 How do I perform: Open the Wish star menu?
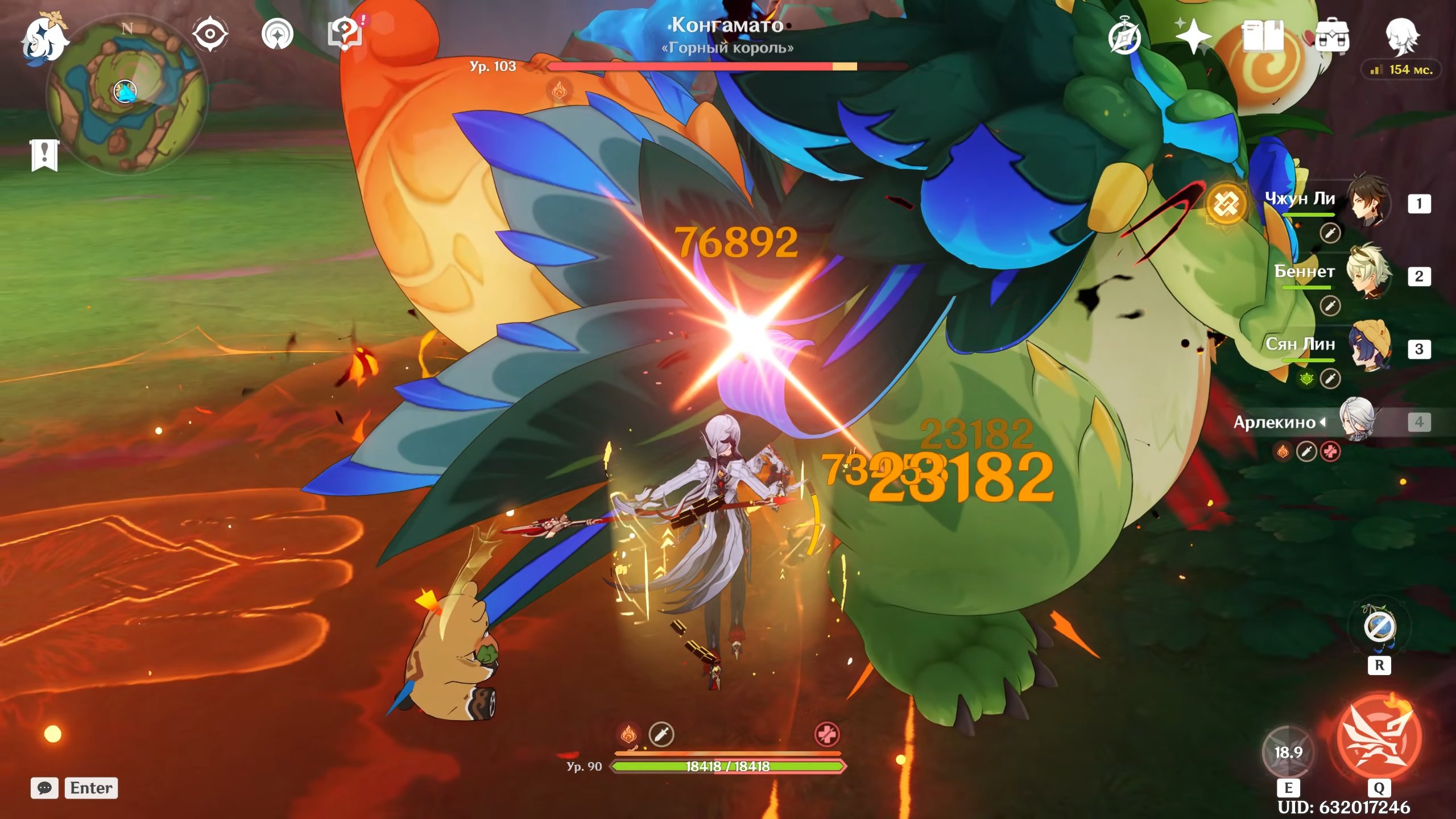click(1193, 36)
